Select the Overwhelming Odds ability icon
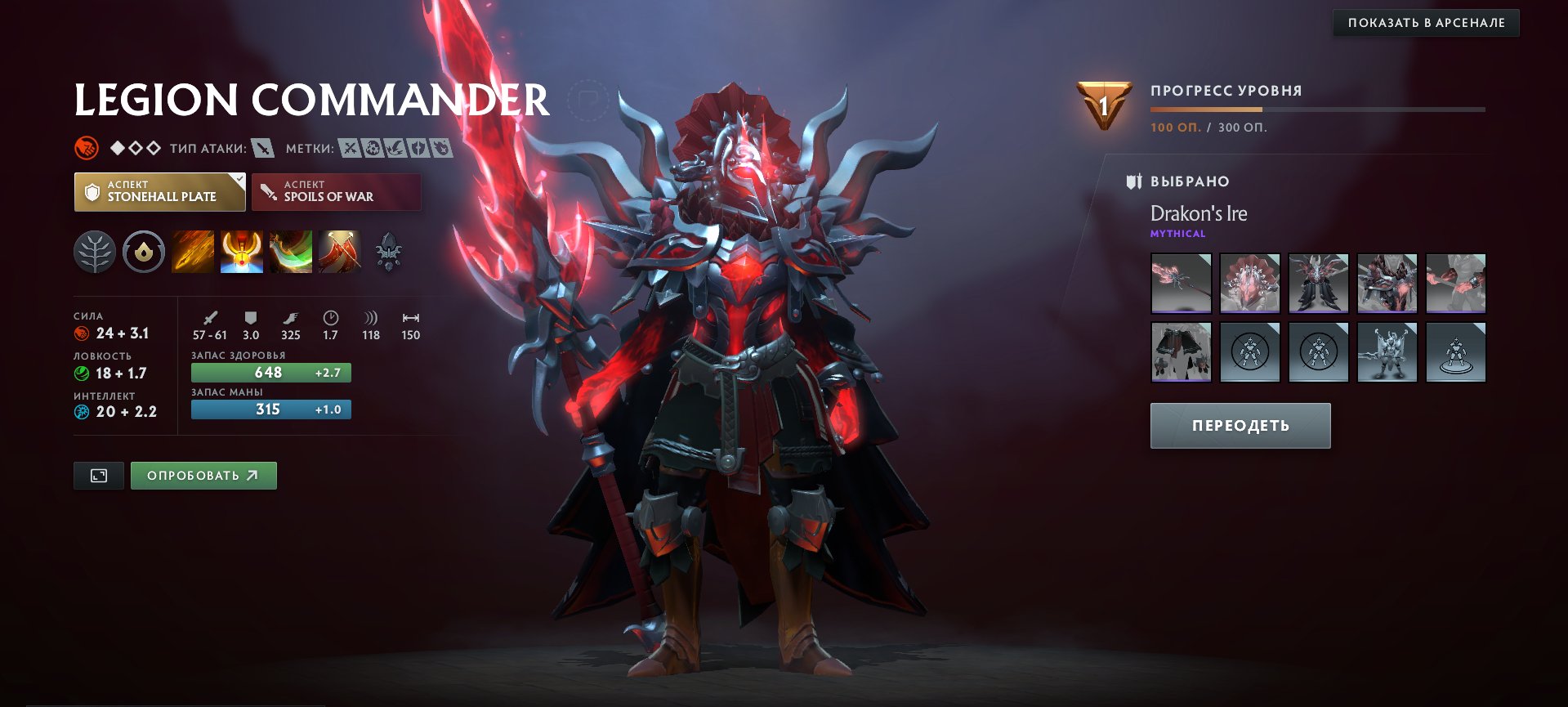This screenshot has width=1568, height=707. (x=192, y=251)
